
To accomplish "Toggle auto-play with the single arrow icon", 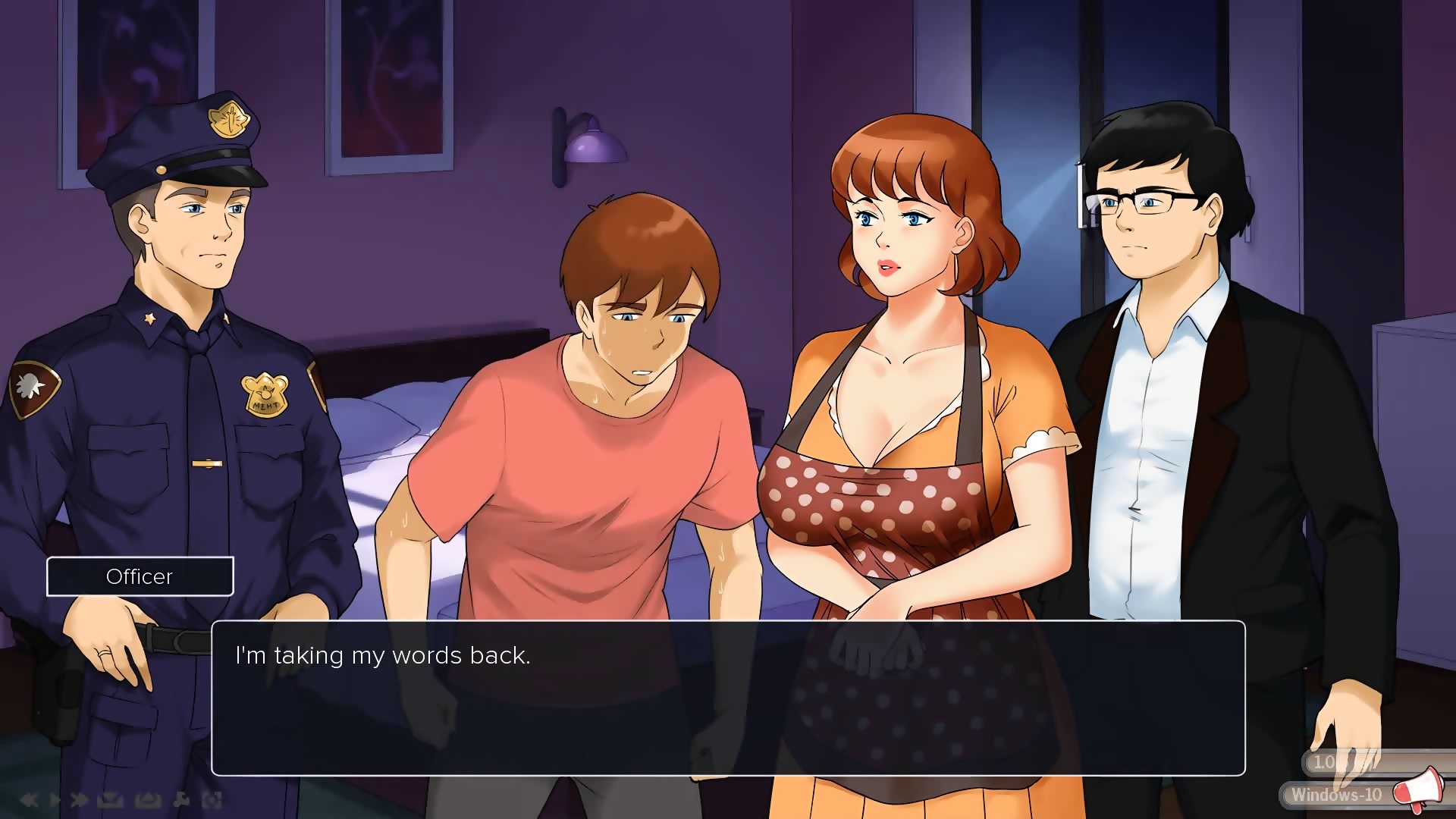I will click(x=55, y=799).
